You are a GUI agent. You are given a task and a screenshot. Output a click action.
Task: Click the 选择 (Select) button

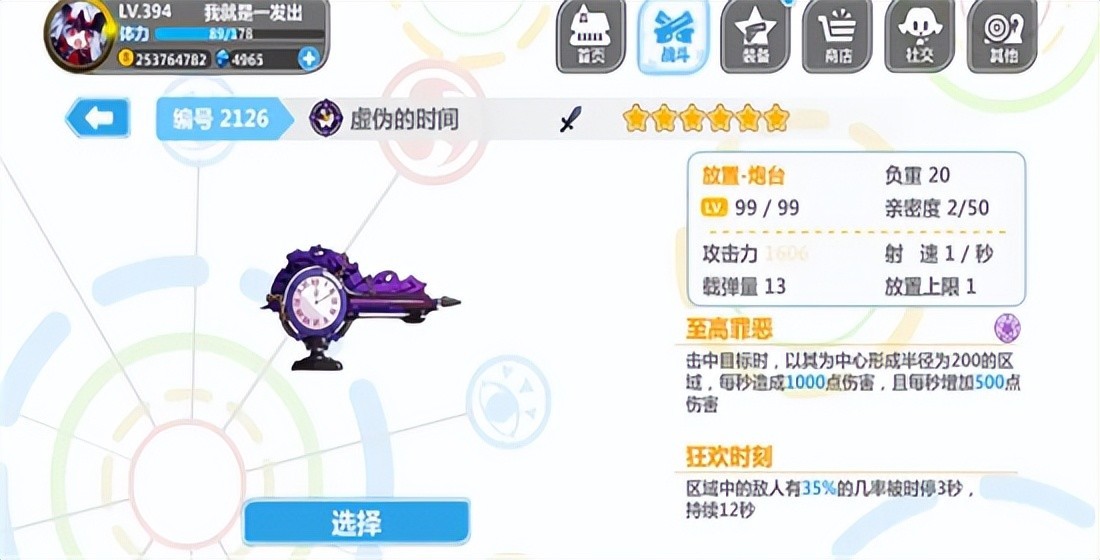click(356, 522)
